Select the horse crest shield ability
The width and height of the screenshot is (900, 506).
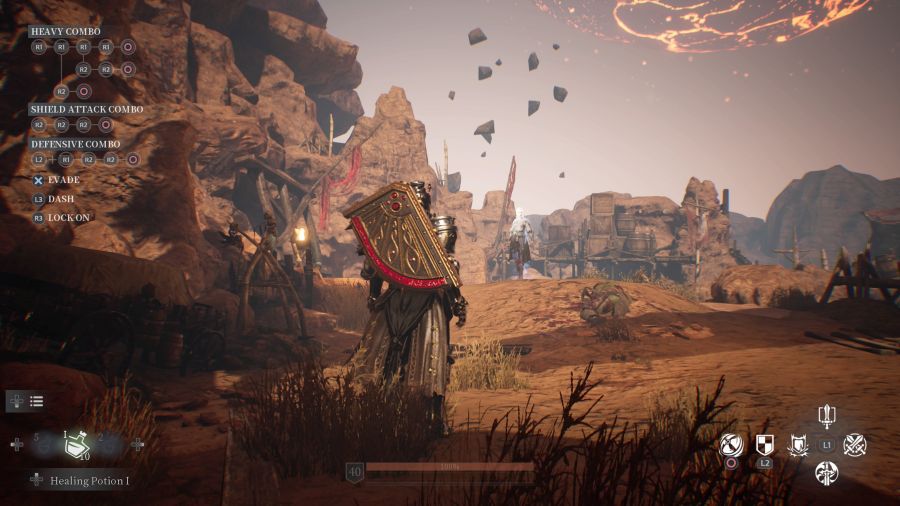point(798,445)
